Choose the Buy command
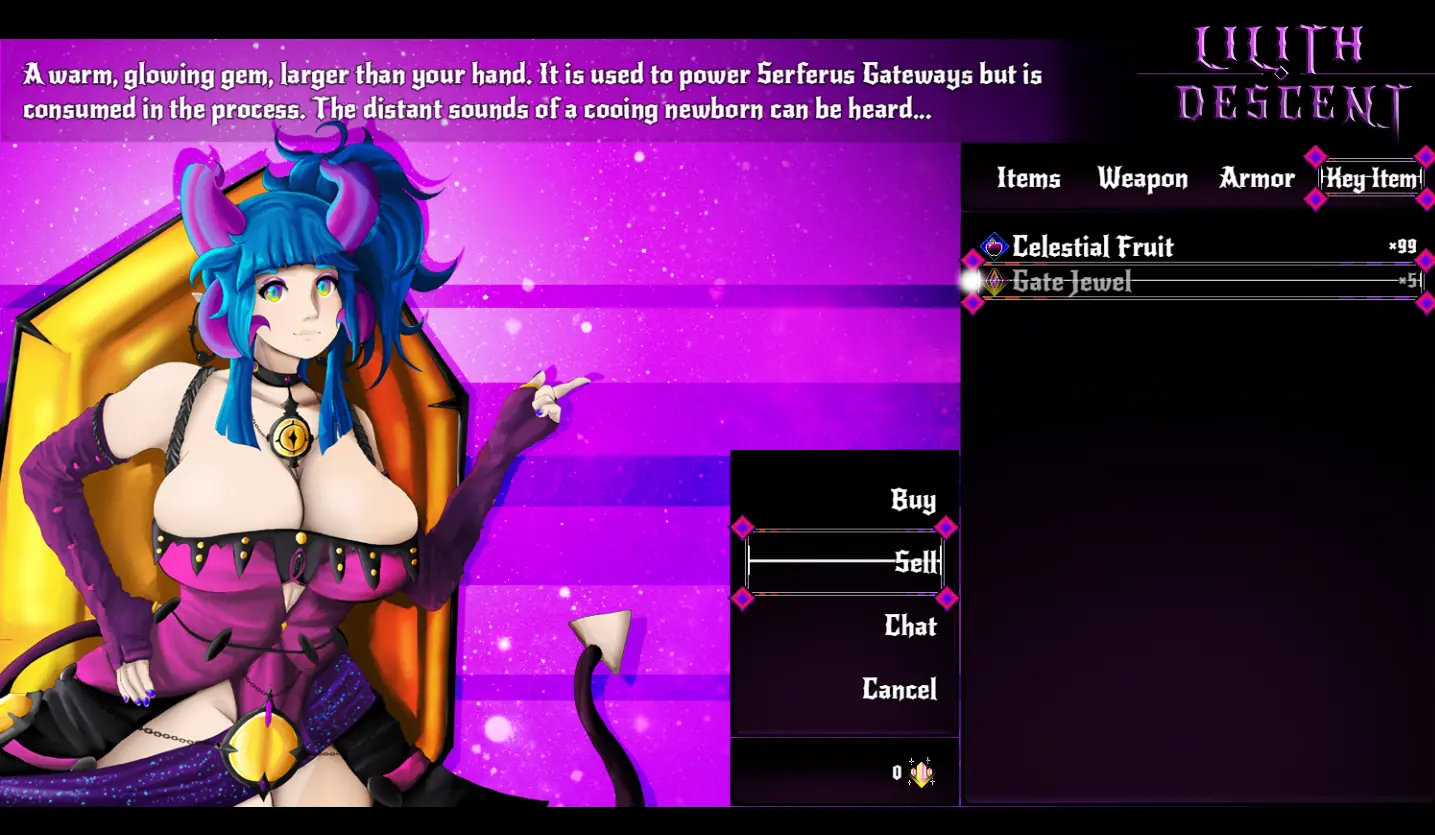Viewport: 1435px width, 835px height. click(x=912, y=500)
